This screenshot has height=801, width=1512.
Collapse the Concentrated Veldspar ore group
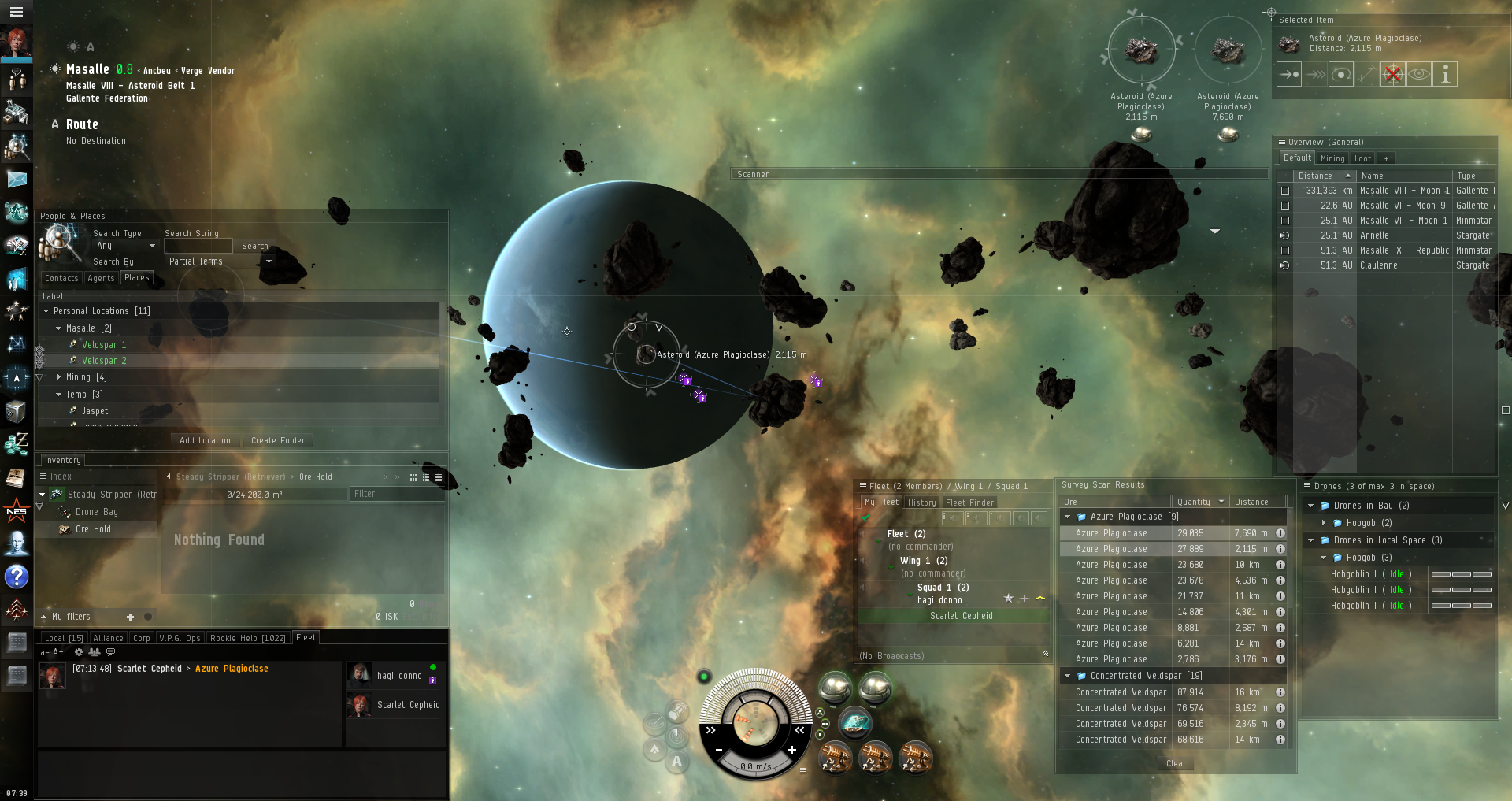(x=1068, y=676)
